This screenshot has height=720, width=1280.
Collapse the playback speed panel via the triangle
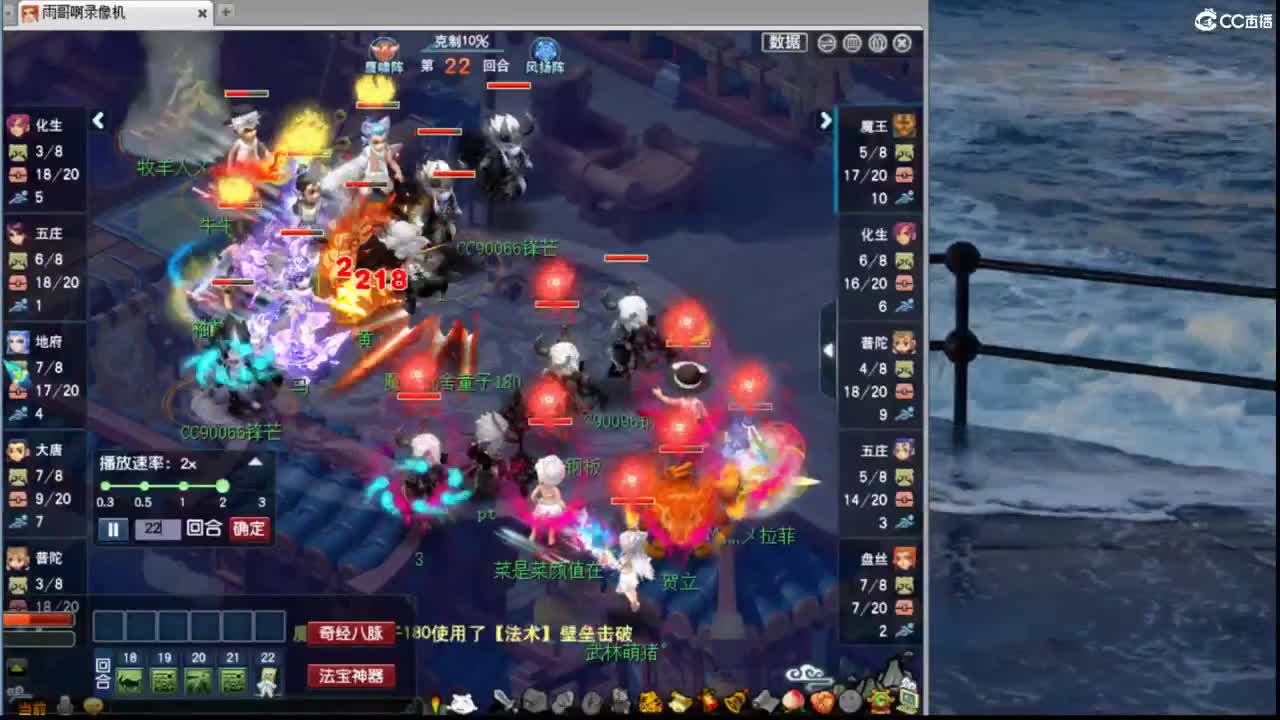[x=255, y=461]
